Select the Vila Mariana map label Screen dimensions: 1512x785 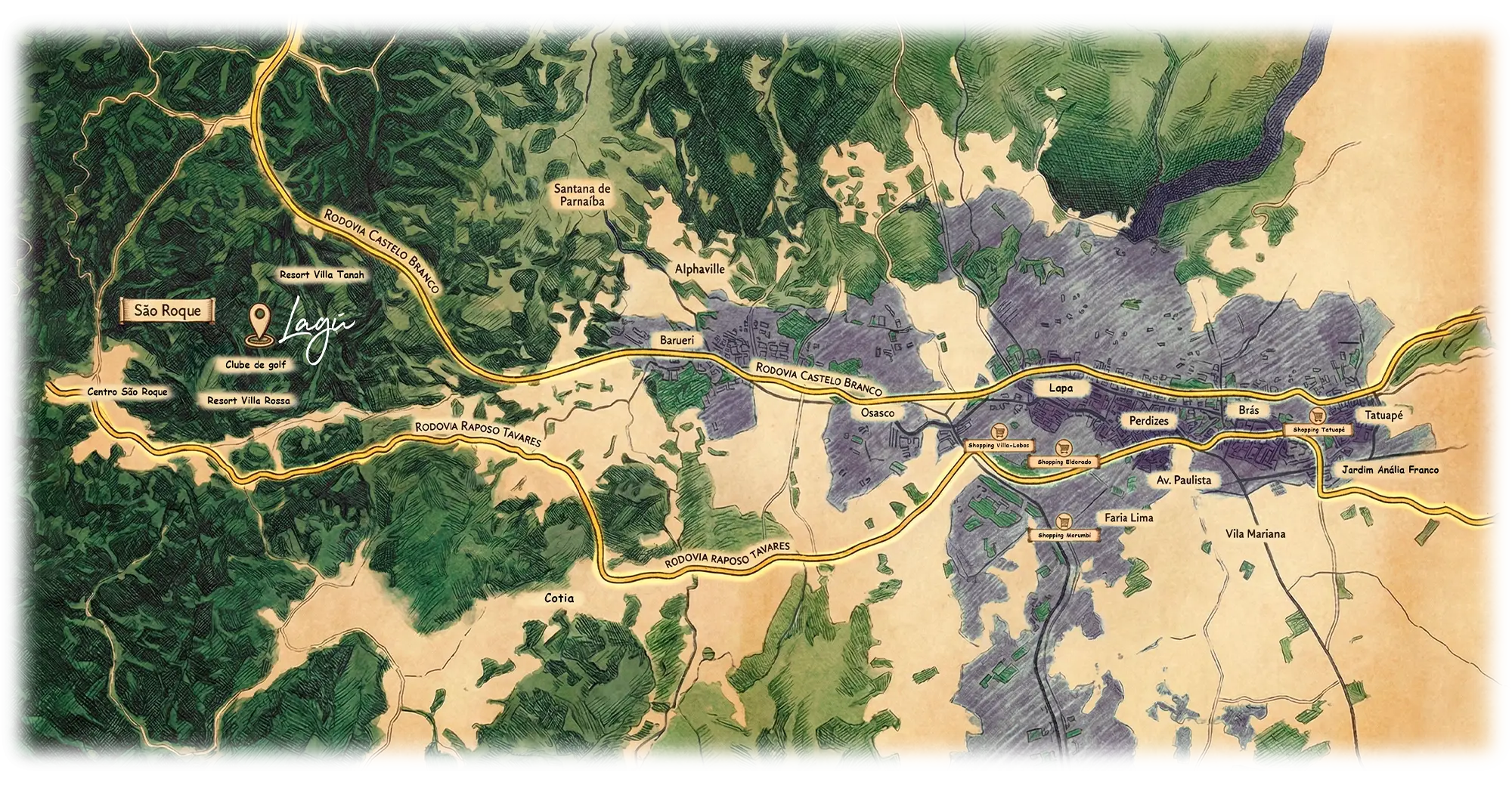click(1255, 534)
